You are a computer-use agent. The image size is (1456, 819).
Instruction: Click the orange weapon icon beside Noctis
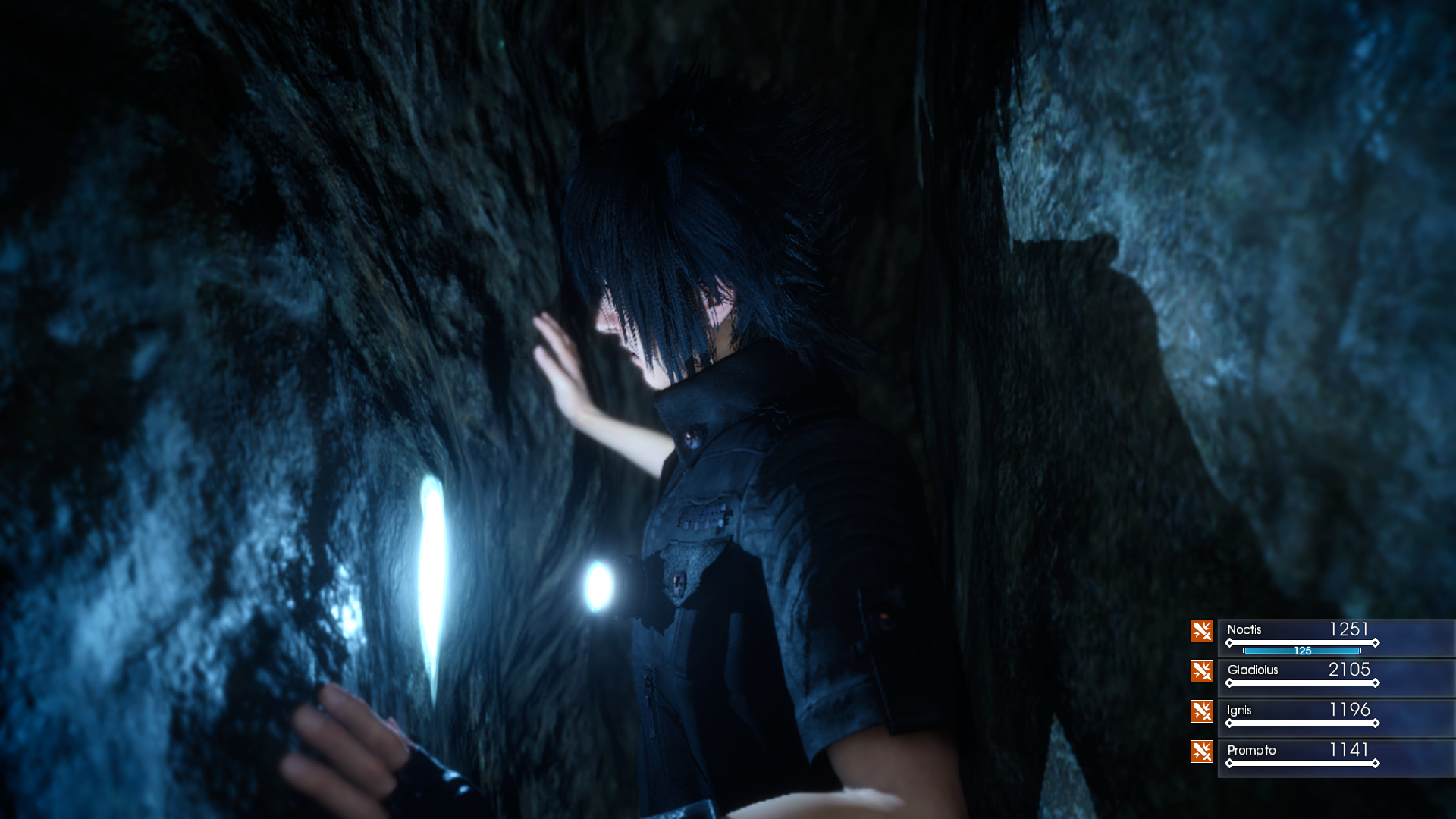click(x=1201, y=631)
